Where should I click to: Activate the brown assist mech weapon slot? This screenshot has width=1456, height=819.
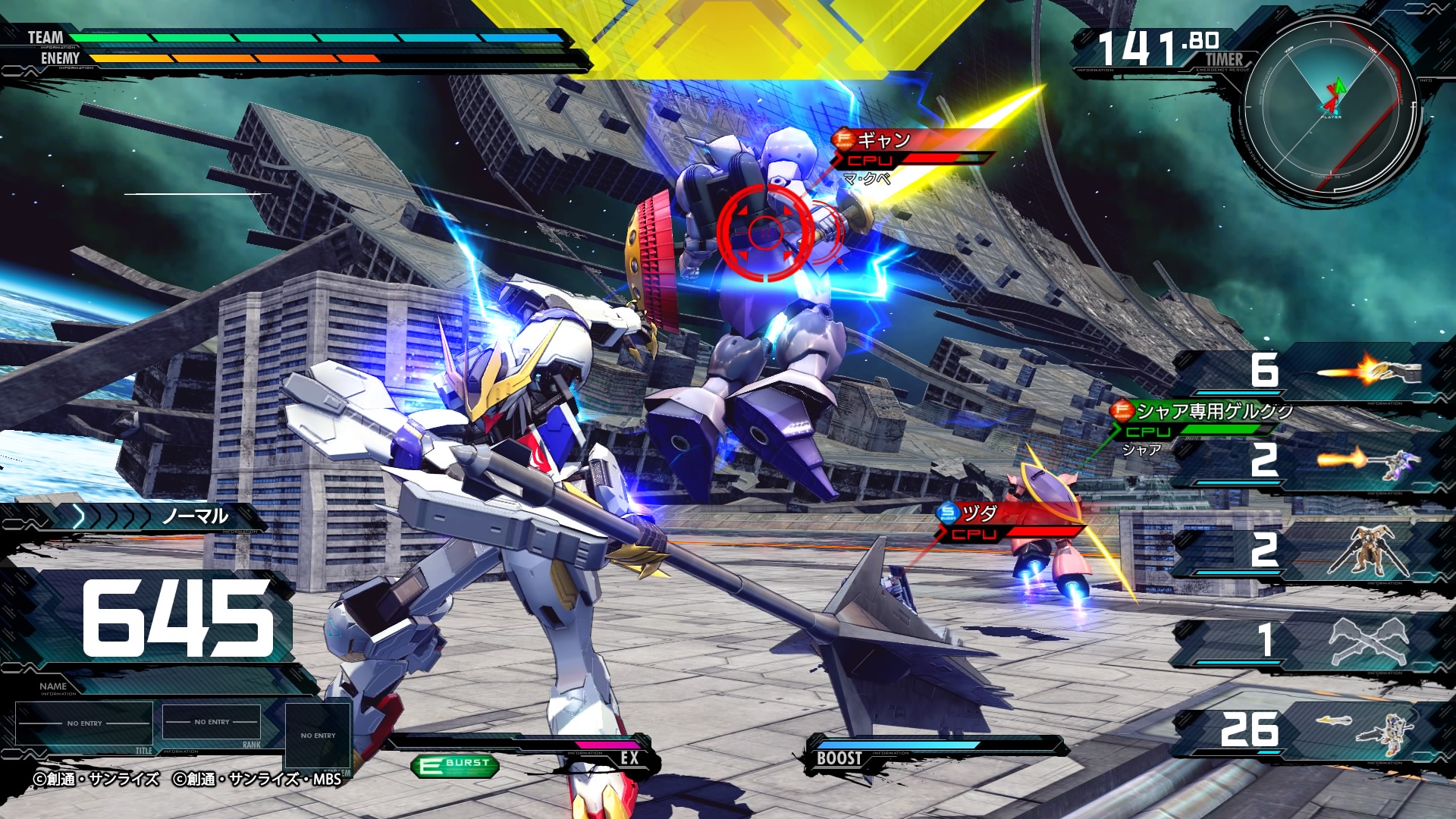coord(1306,551)
